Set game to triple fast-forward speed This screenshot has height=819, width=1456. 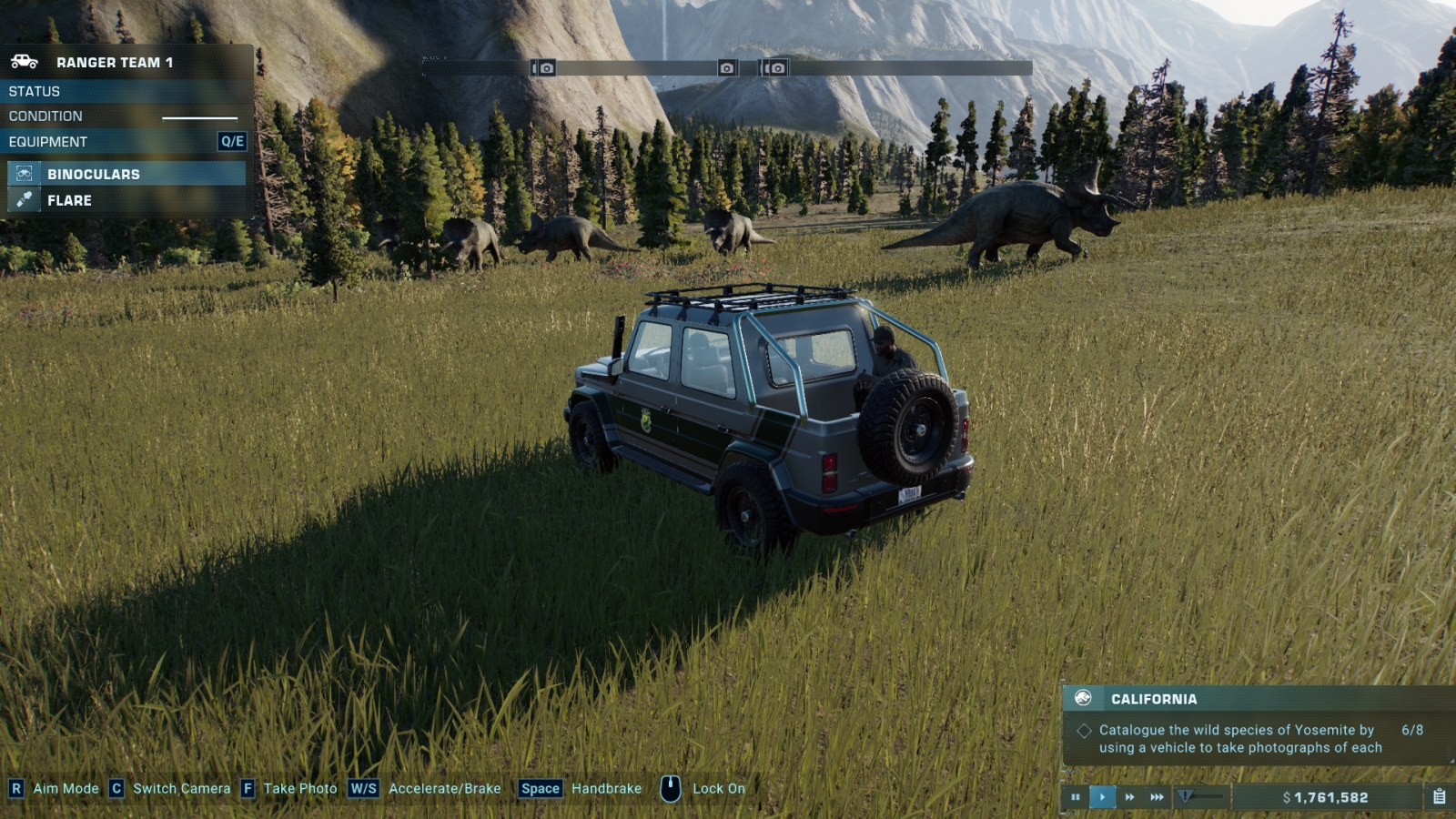(1157, 797)
